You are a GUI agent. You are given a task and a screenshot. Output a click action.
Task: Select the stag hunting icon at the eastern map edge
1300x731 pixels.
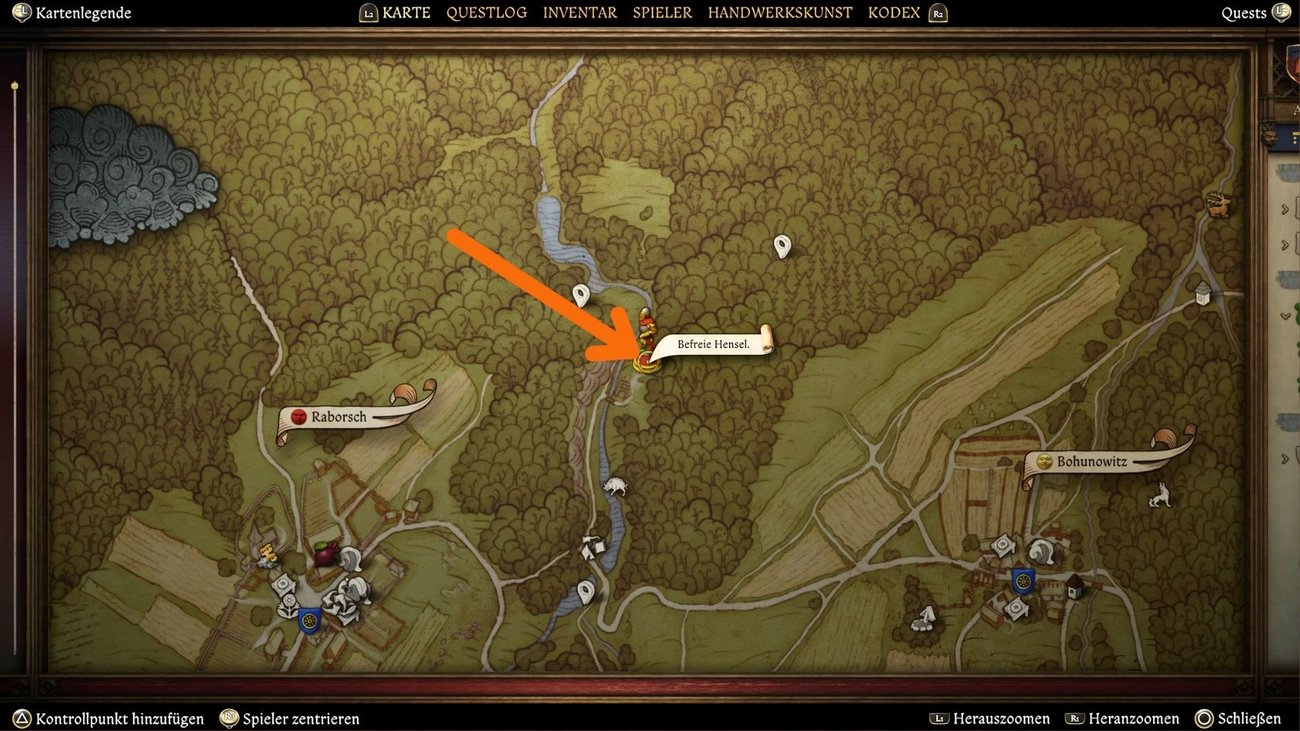(x=1218, y=204)
